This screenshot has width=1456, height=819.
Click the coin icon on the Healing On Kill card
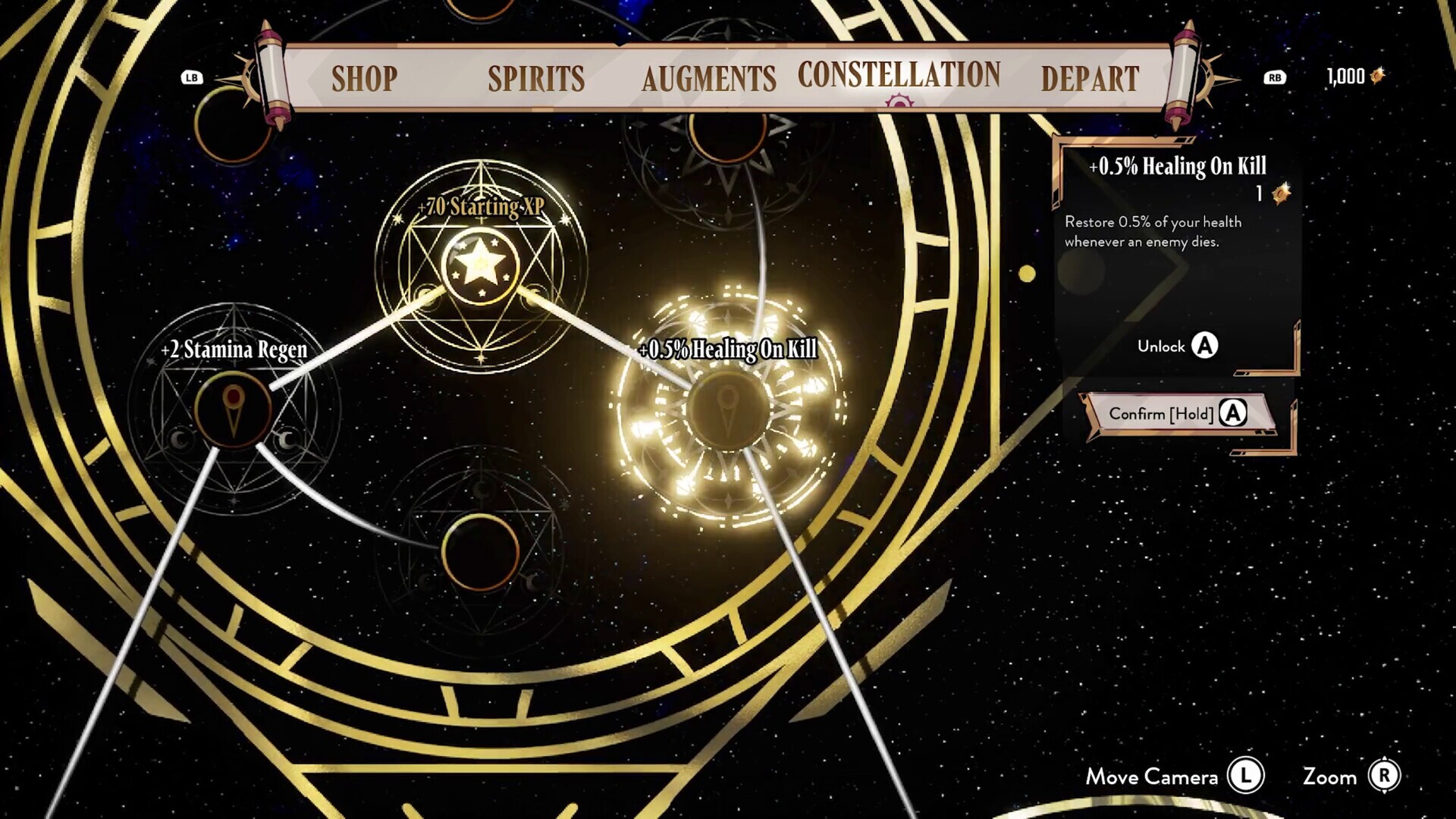[1282, 192]
